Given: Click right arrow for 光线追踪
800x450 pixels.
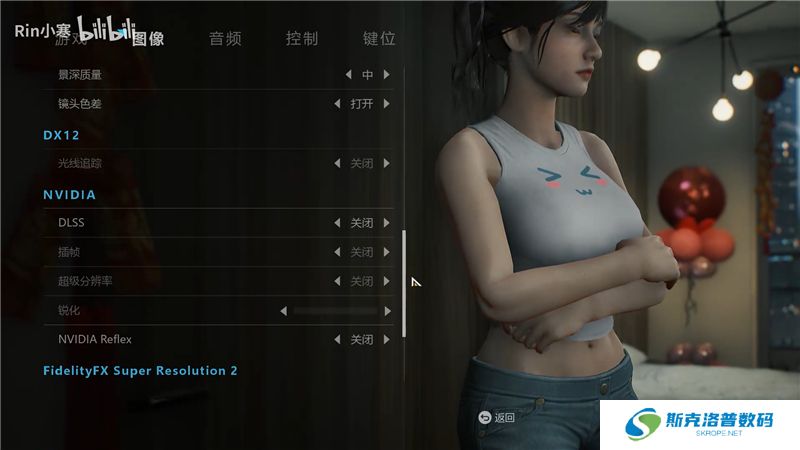Looking at the screenshot, I should pos(387,163).
